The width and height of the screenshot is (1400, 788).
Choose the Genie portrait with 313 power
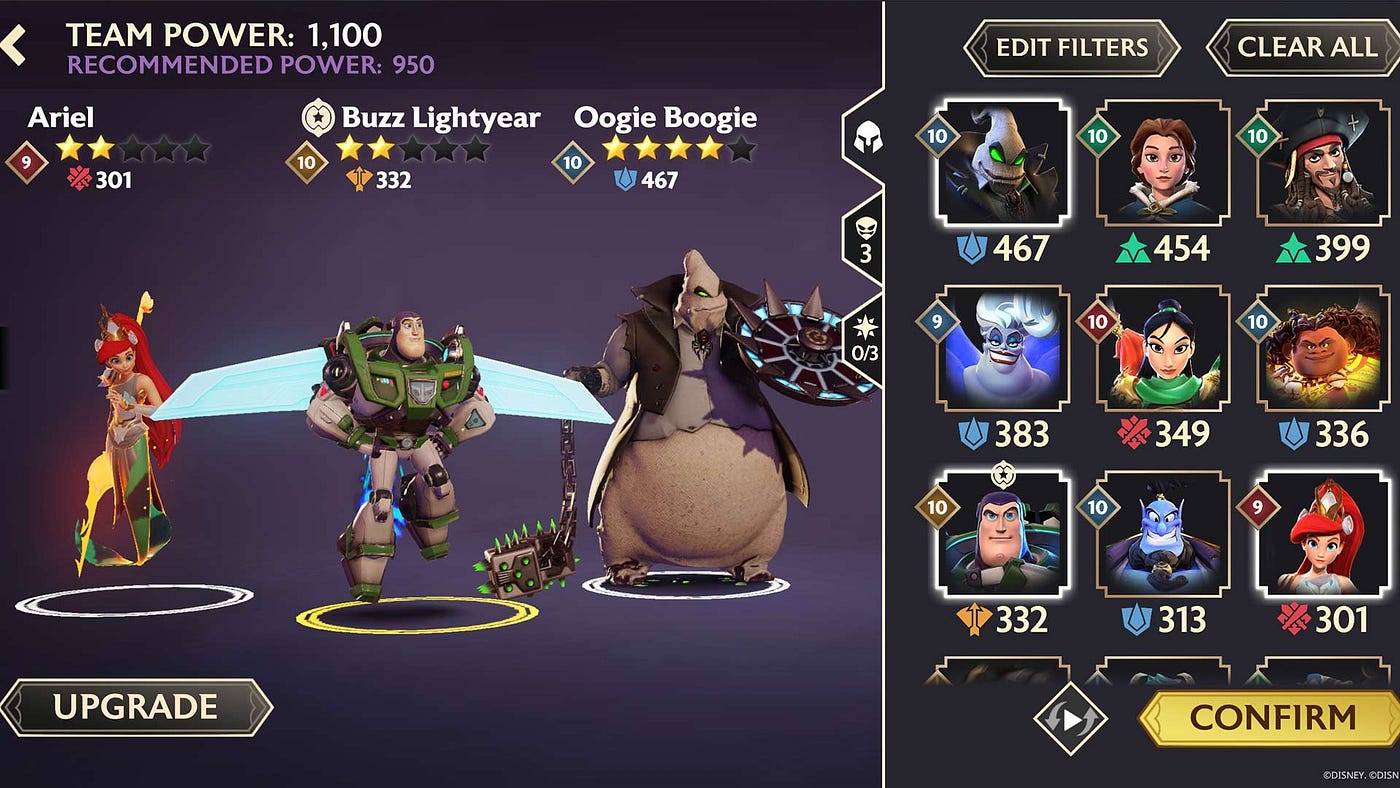(x=1163, y=535)
